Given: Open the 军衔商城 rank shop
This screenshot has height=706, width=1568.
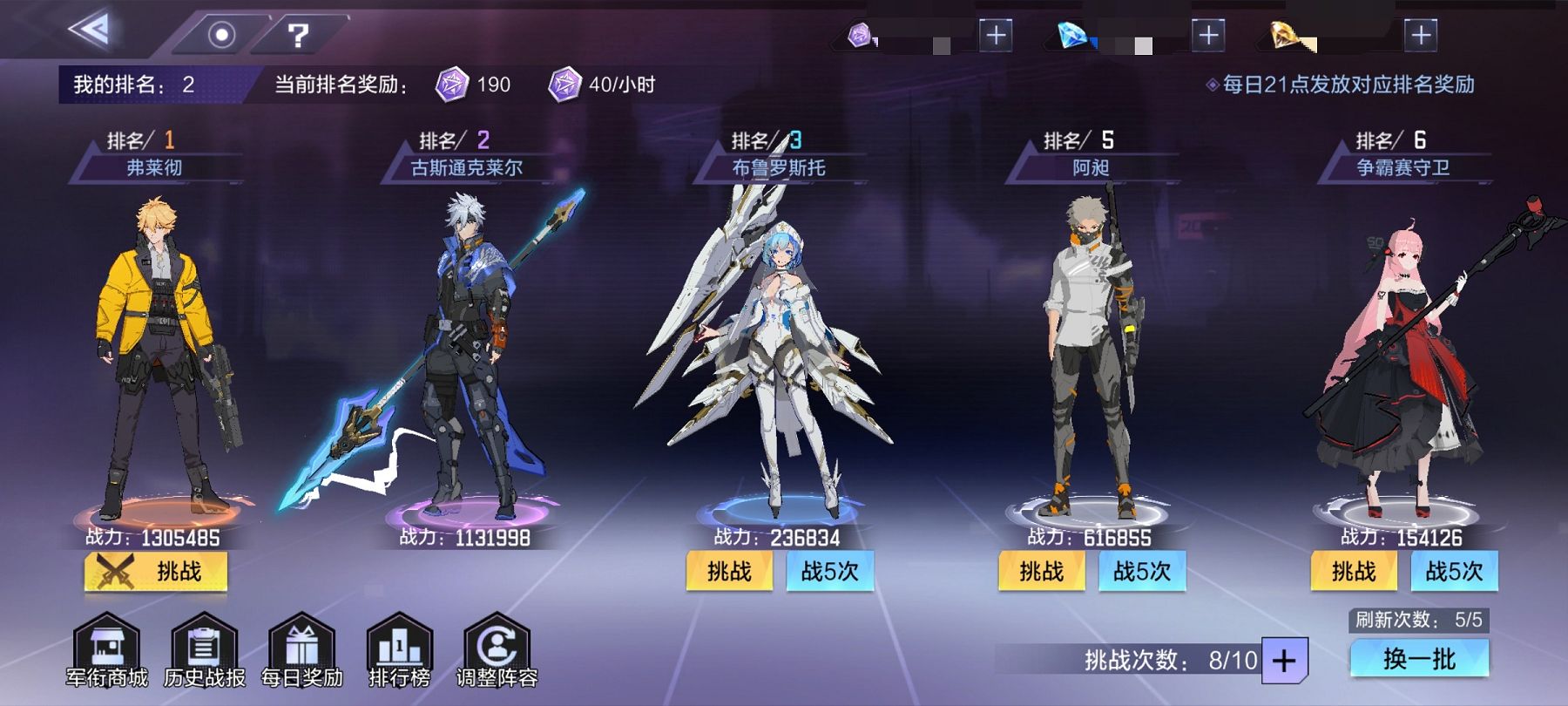Looking at the screenshot, I should [x=107, y=652].
